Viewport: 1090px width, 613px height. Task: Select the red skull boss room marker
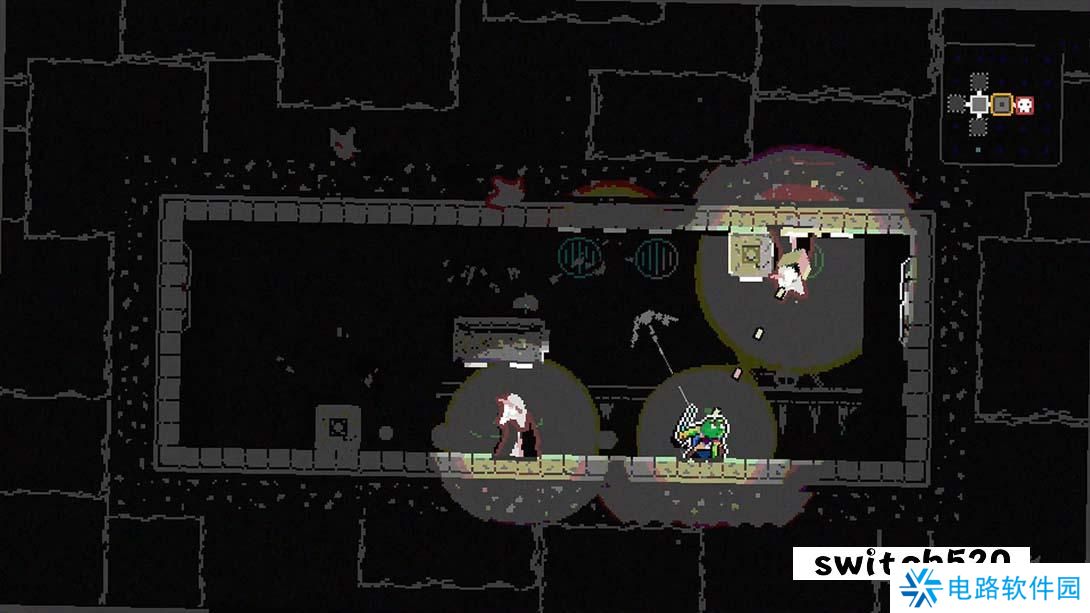[1025, 104]
